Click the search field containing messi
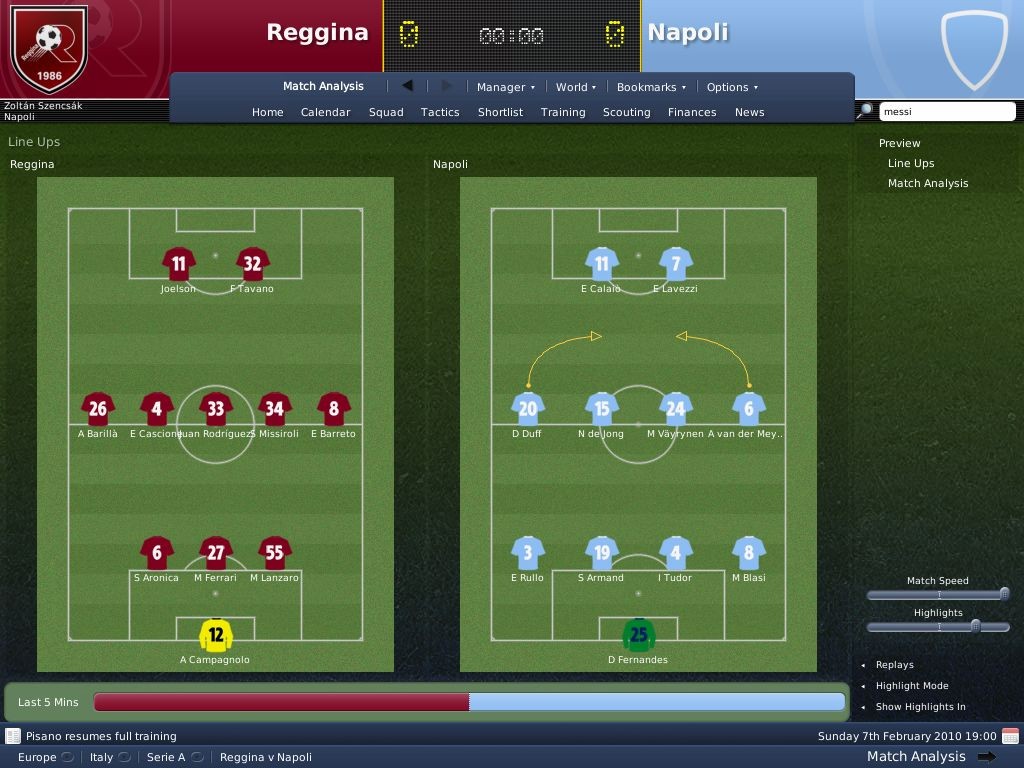 946,112
